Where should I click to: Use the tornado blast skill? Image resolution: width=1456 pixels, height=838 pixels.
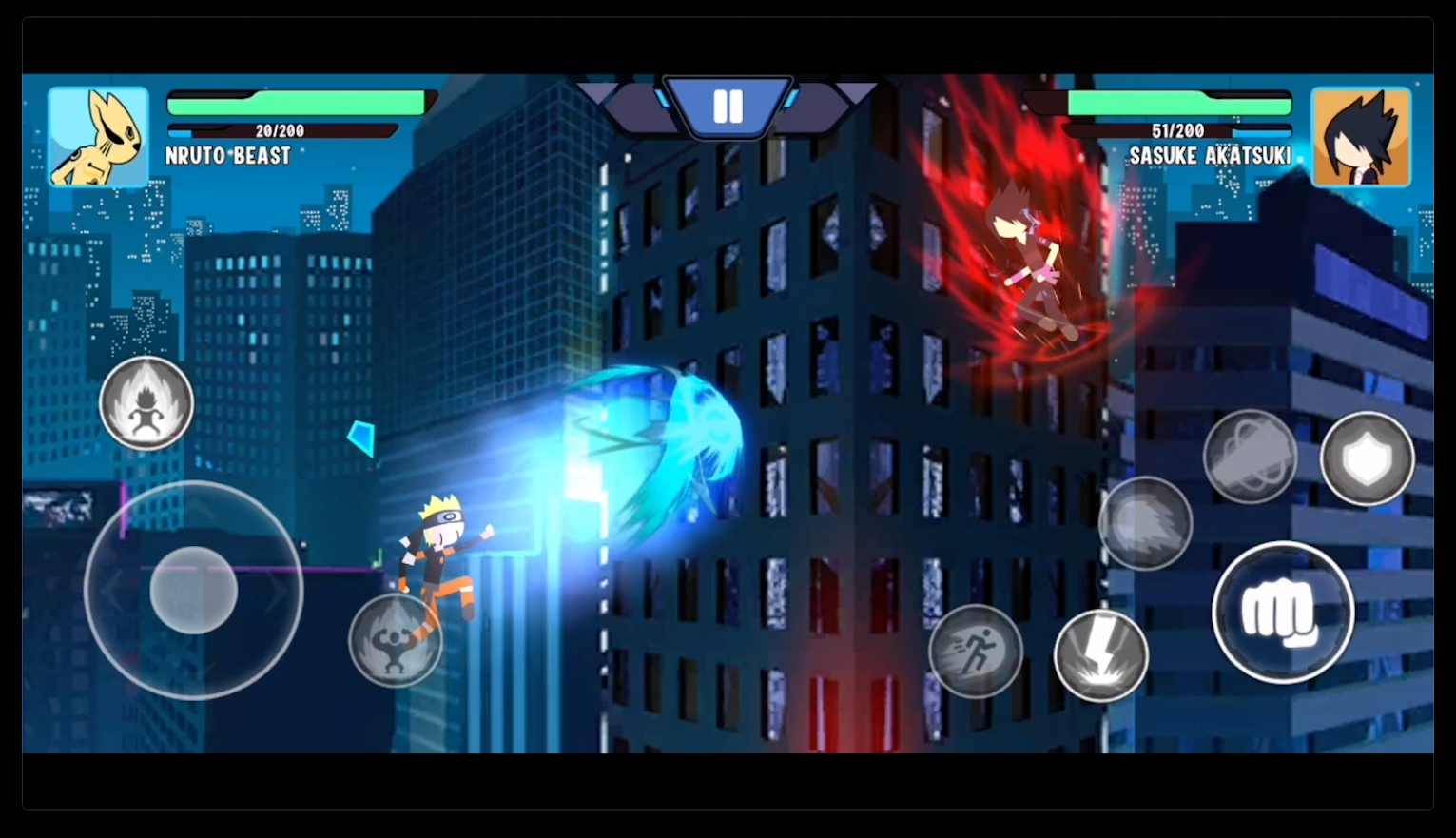point(1251,458)
